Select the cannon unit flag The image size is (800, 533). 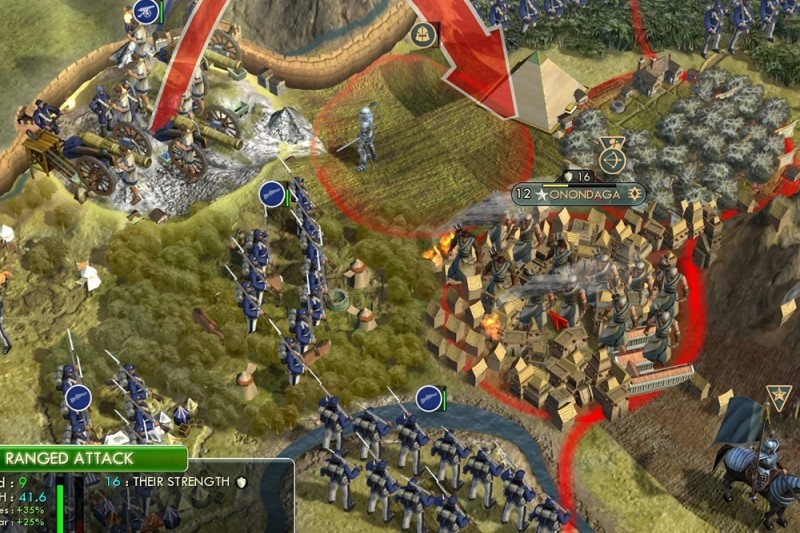[144, 12]
